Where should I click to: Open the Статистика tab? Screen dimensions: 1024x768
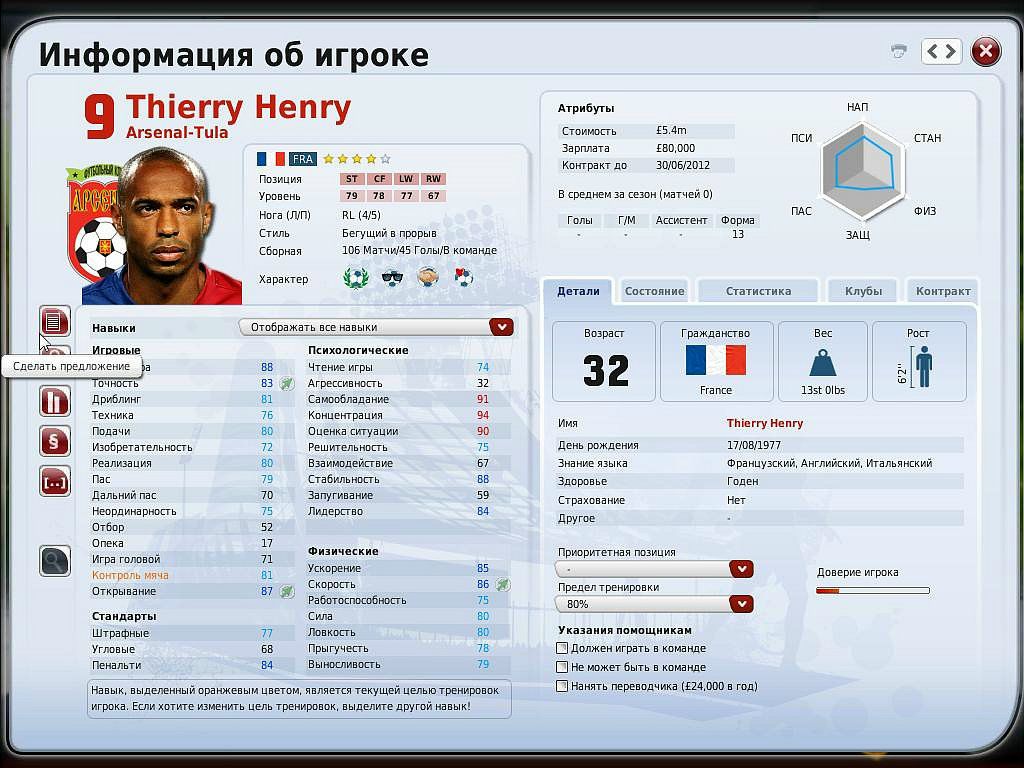(758, 291)
